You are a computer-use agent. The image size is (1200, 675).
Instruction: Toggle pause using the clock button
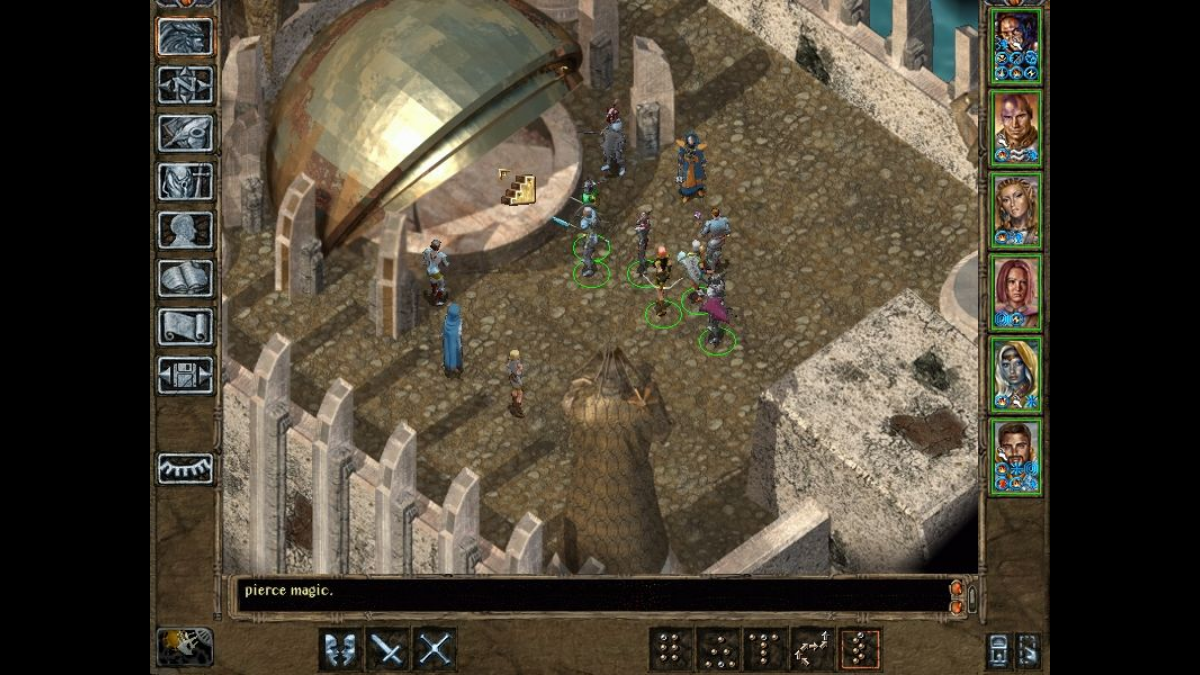pyautogui.click(x=185, y=647)
